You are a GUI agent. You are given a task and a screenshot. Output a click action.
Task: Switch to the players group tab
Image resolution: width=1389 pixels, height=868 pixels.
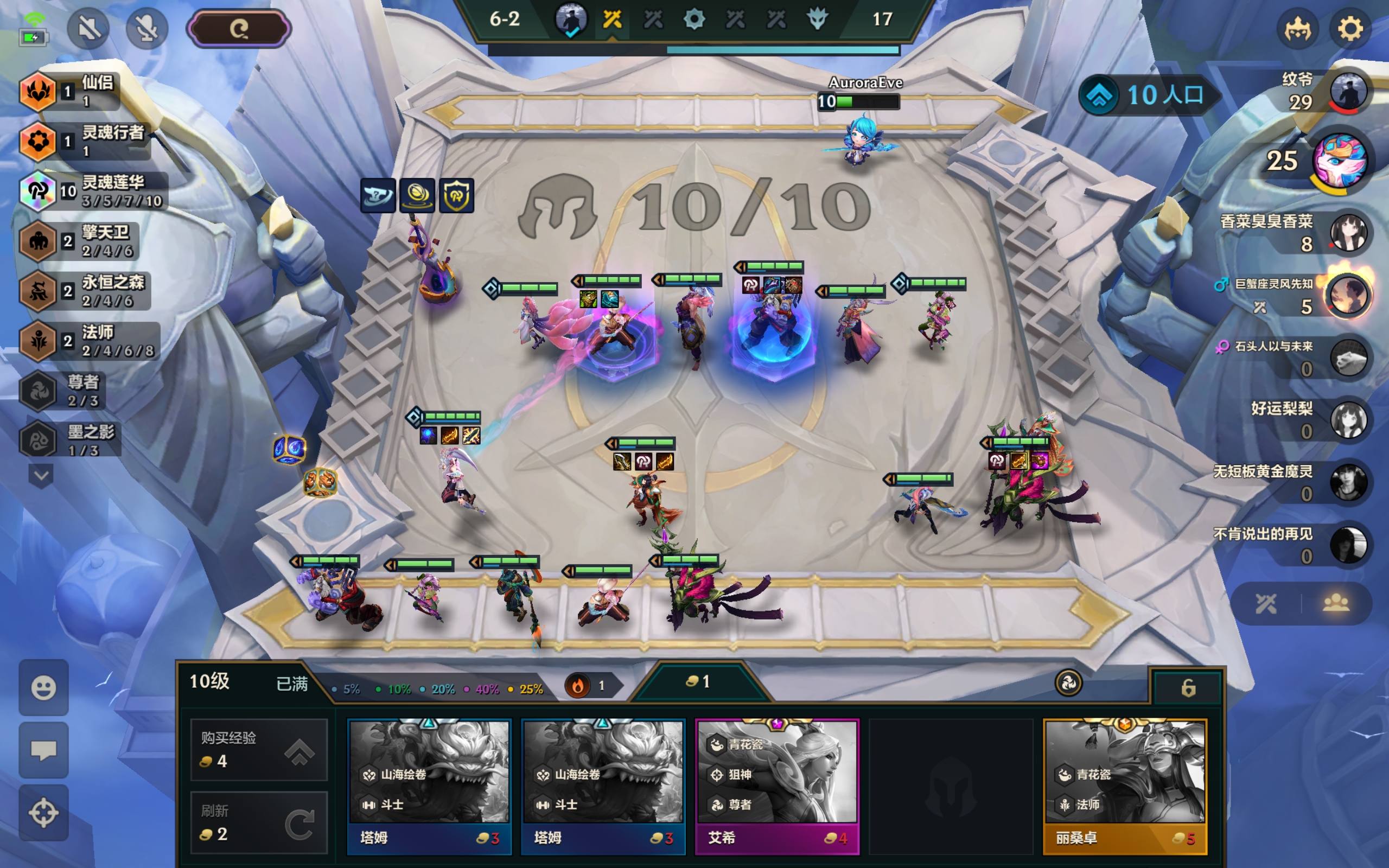point(1336,603)
